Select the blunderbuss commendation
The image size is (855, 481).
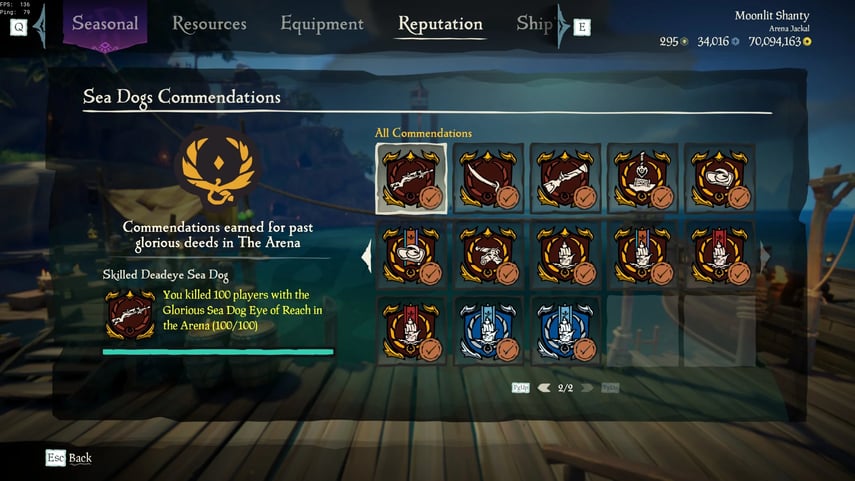point(565,178)
